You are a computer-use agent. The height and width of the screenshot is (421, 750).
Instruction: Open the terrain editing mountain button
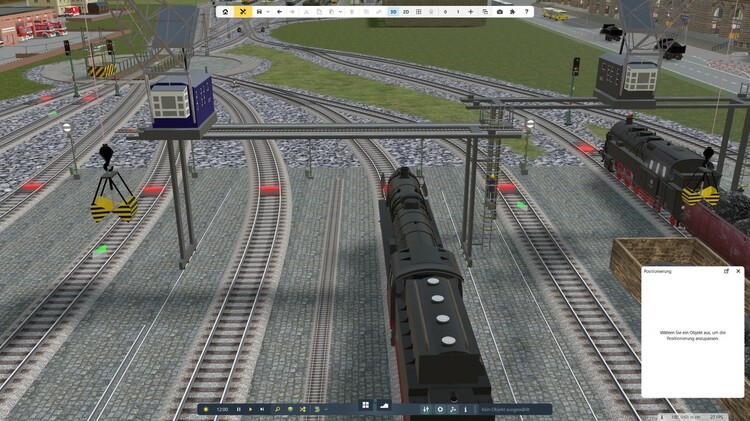pyautogui.click(x=383, y=405)
